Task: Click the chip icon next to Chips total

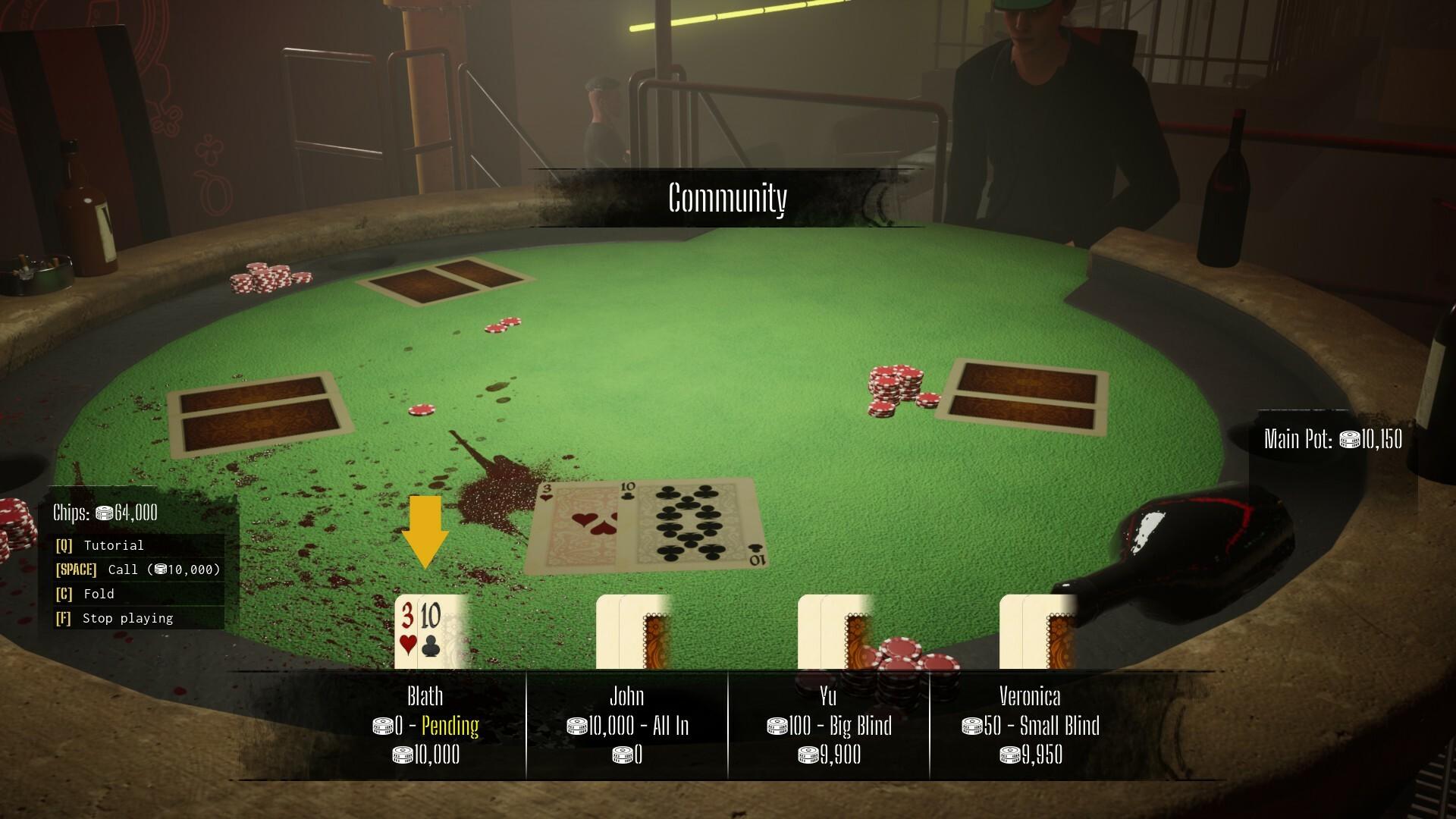Action: coord(103,512)
